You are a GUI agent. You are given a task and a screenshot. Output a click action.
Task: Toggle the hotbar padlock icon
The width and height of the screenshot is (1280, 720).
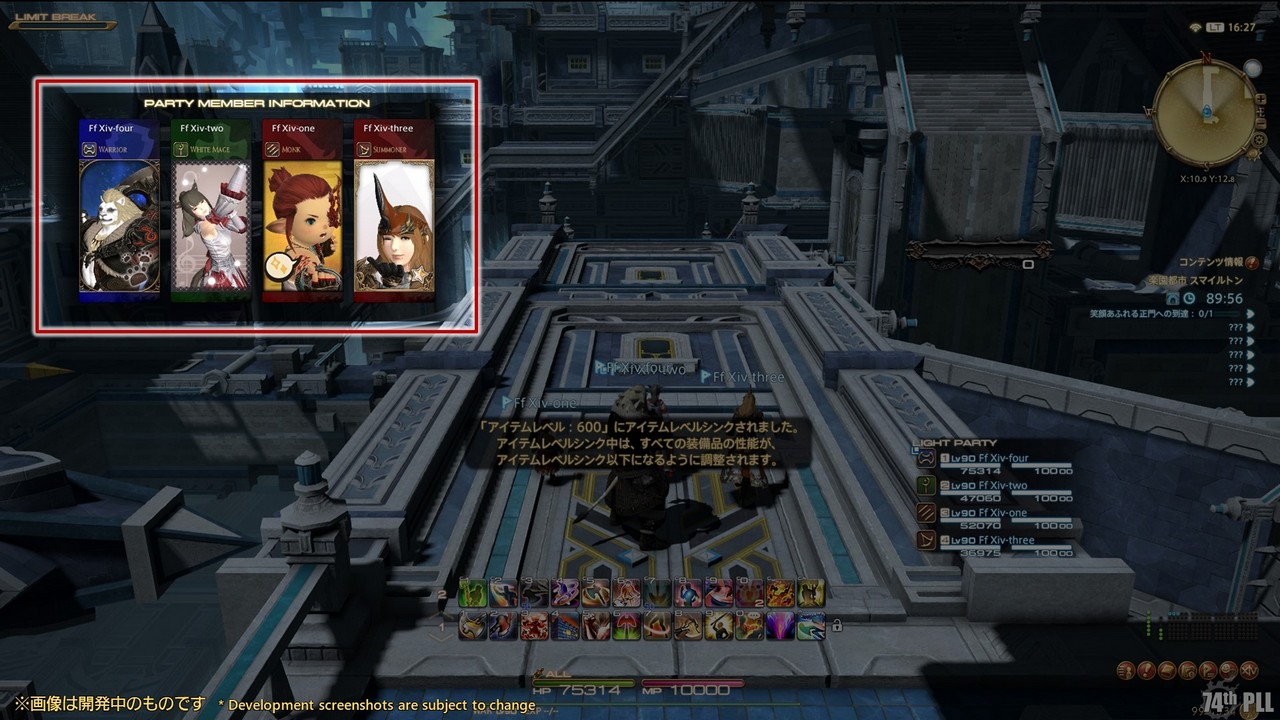[836, 626]
